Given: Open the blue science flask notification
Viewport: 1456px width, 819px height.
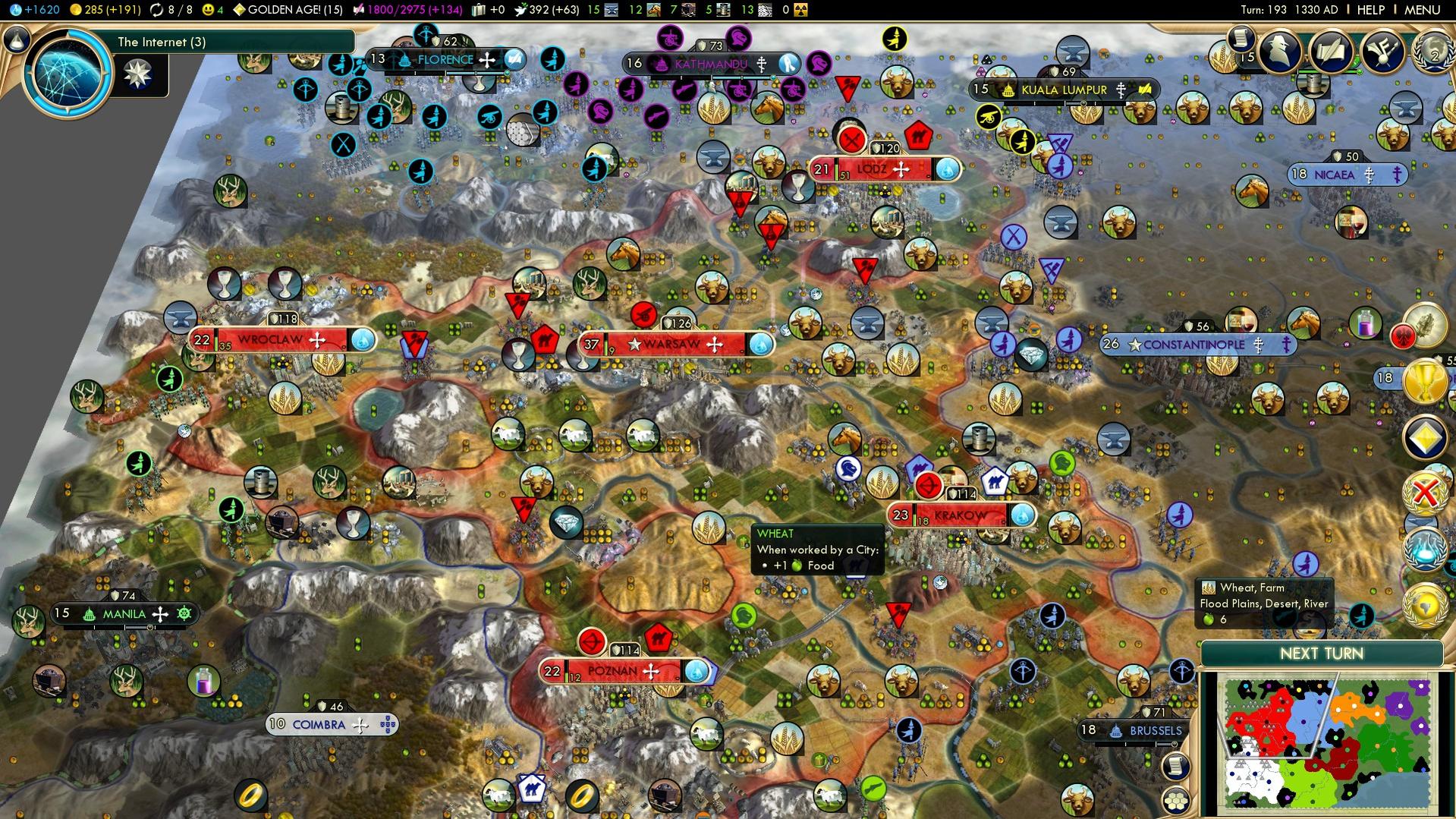Looking at the screenshot, I should pyautogui.click(x=1425, y=549).
